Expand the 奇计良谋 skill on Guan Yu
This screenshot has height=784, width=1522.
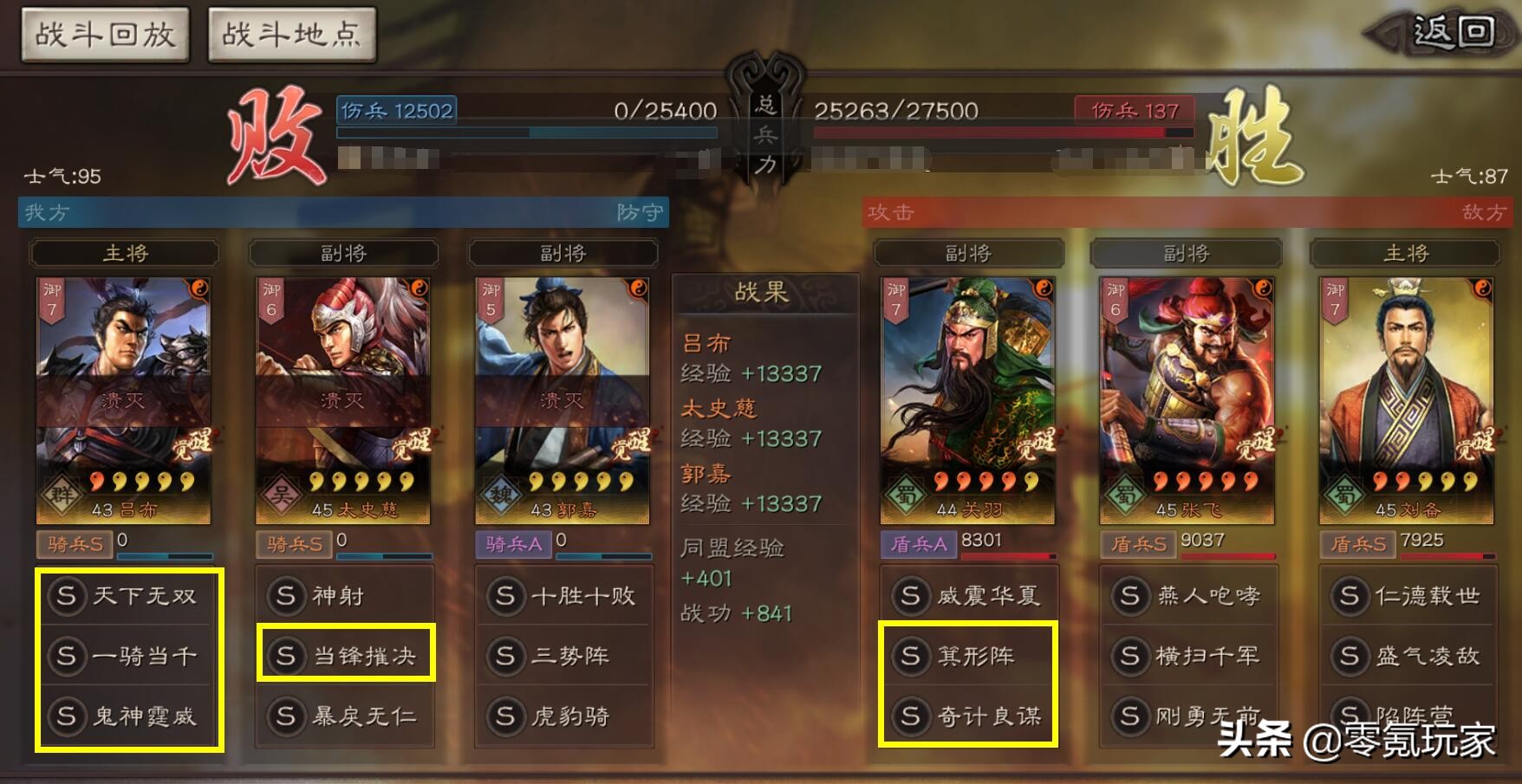pyautogui.click(x=969, y=717)
